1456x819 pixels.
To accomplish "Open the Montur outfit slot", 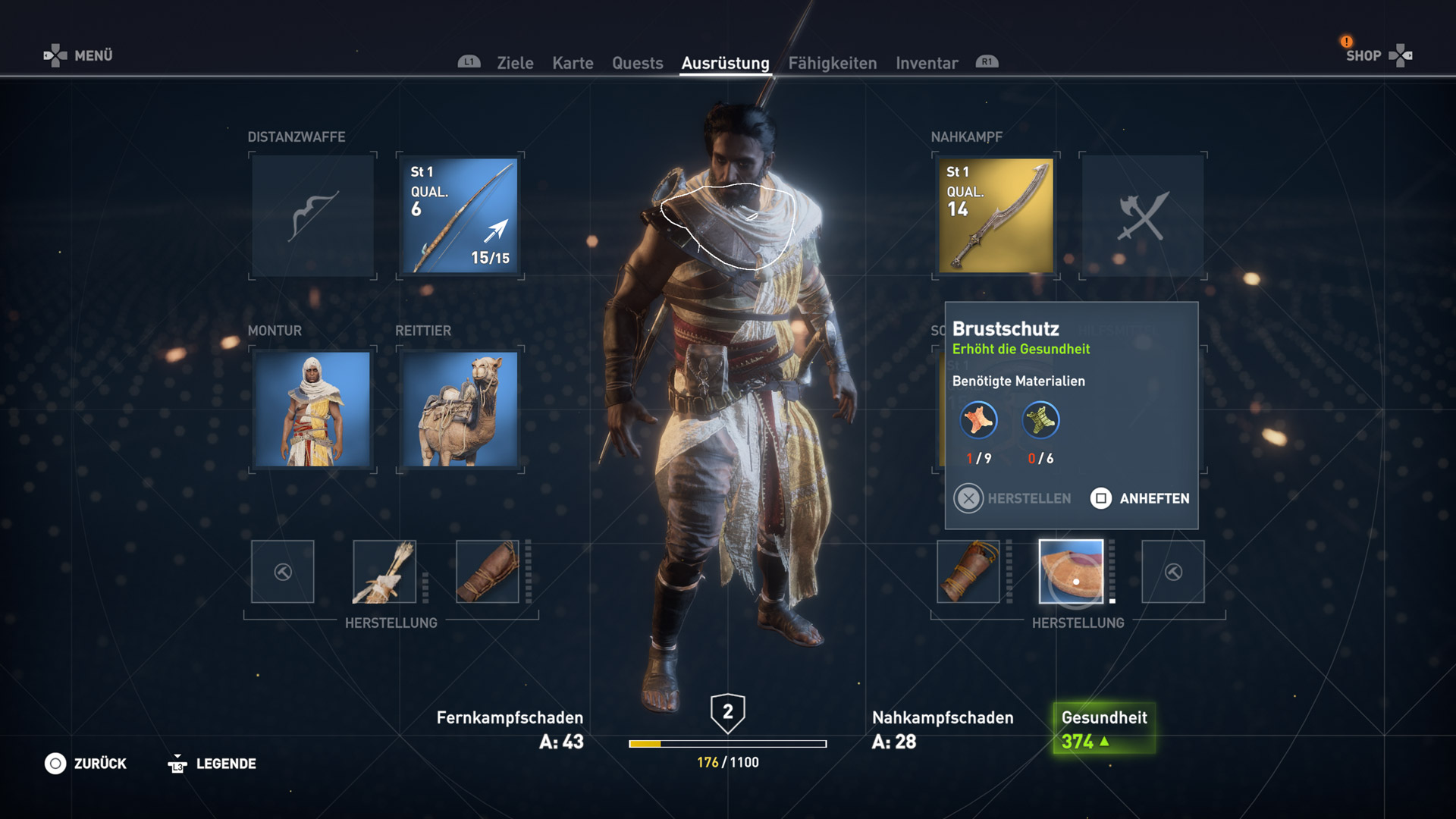I will click(312, 409).
